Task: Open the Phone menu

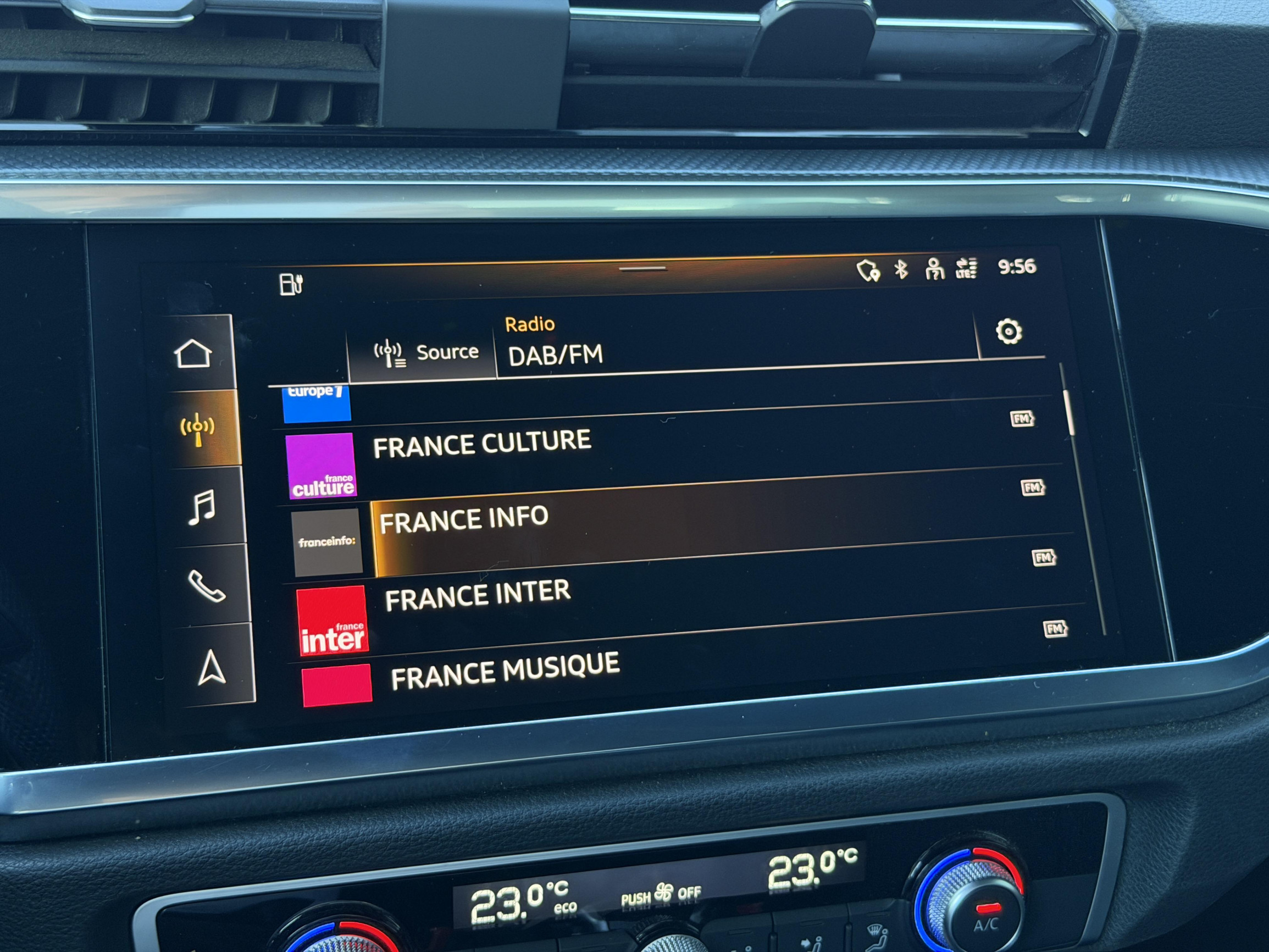Action: pyautogui.click(x=207, y=586)
